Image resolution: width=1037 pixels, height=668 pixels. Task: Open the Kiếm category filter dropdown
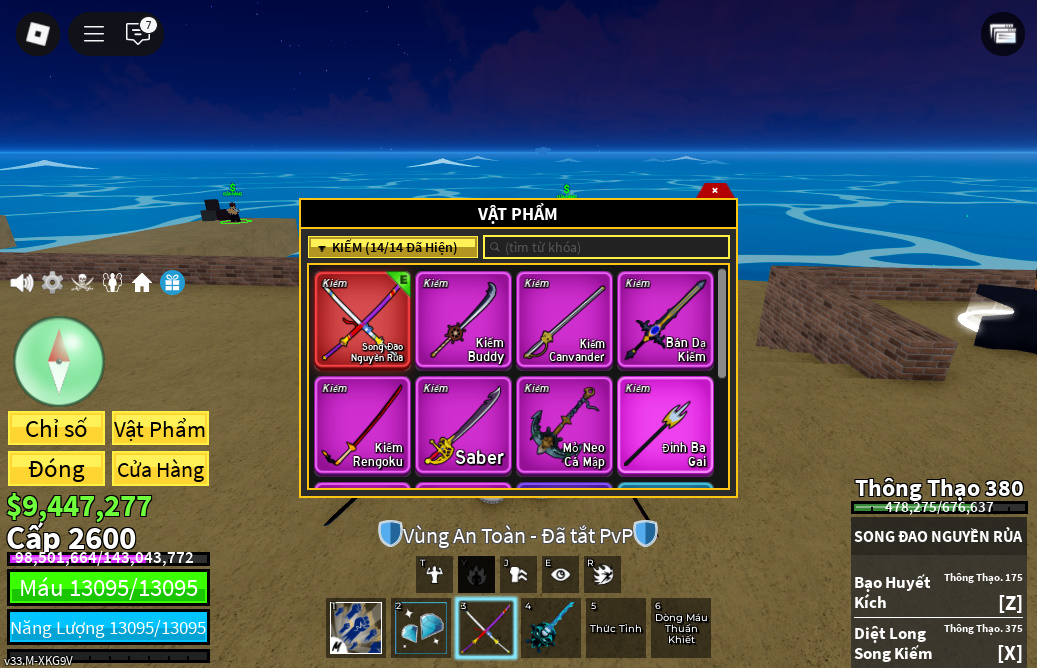392,247
